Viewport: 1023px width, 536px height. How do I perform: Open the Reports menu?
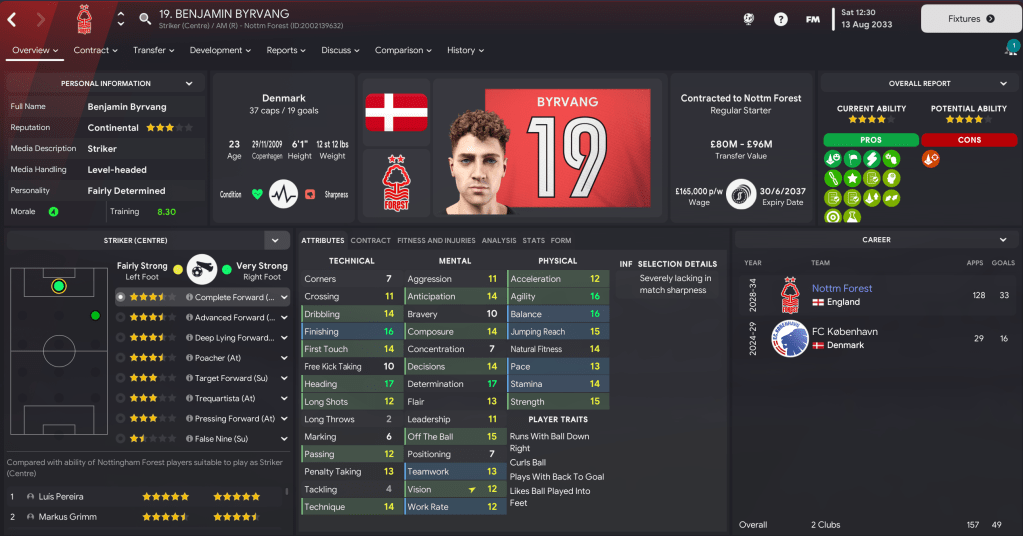point(287,50)
